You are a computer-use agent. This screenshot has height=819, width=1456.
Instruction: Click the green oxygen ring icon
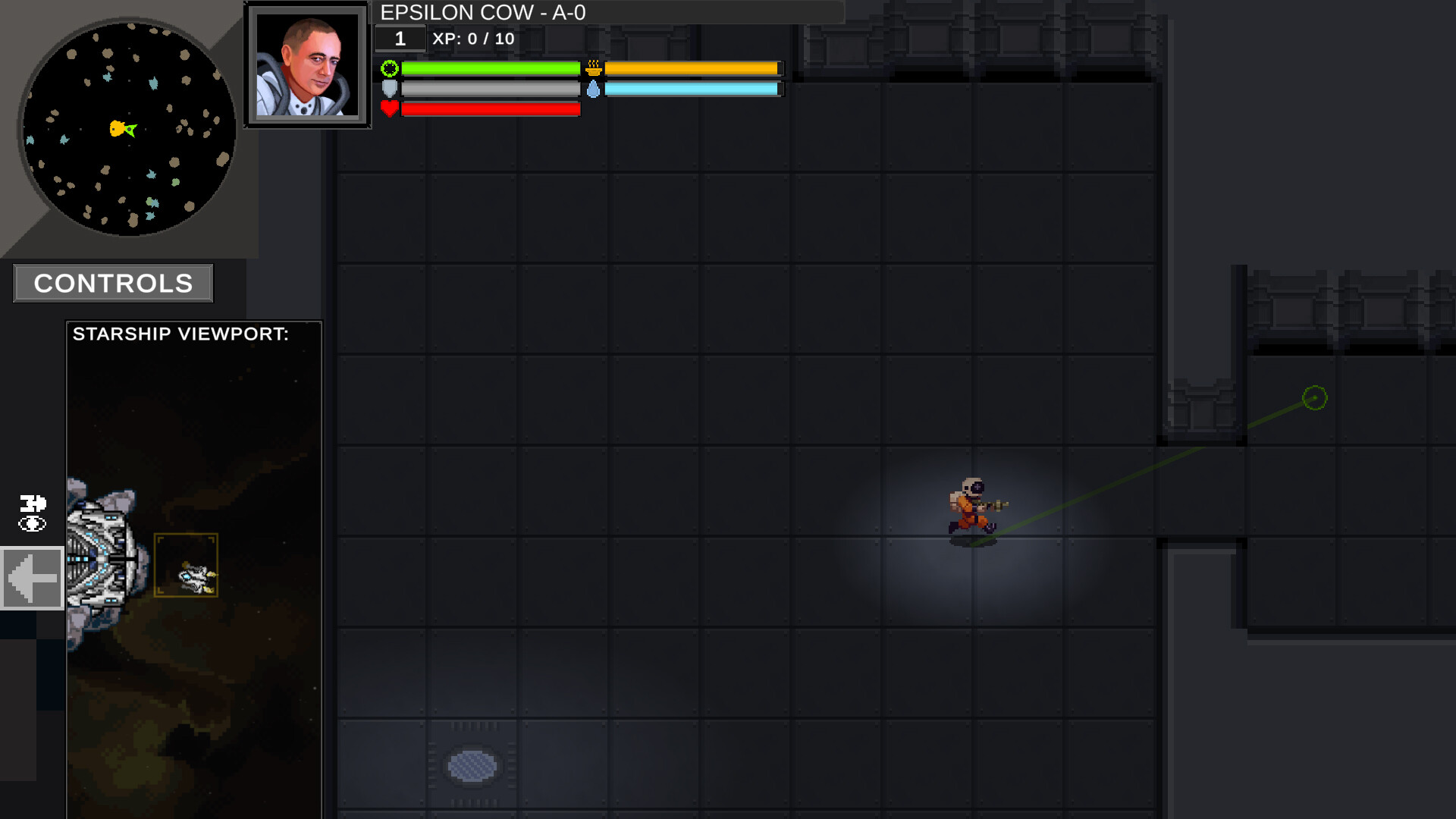click(x=389, y=69)
